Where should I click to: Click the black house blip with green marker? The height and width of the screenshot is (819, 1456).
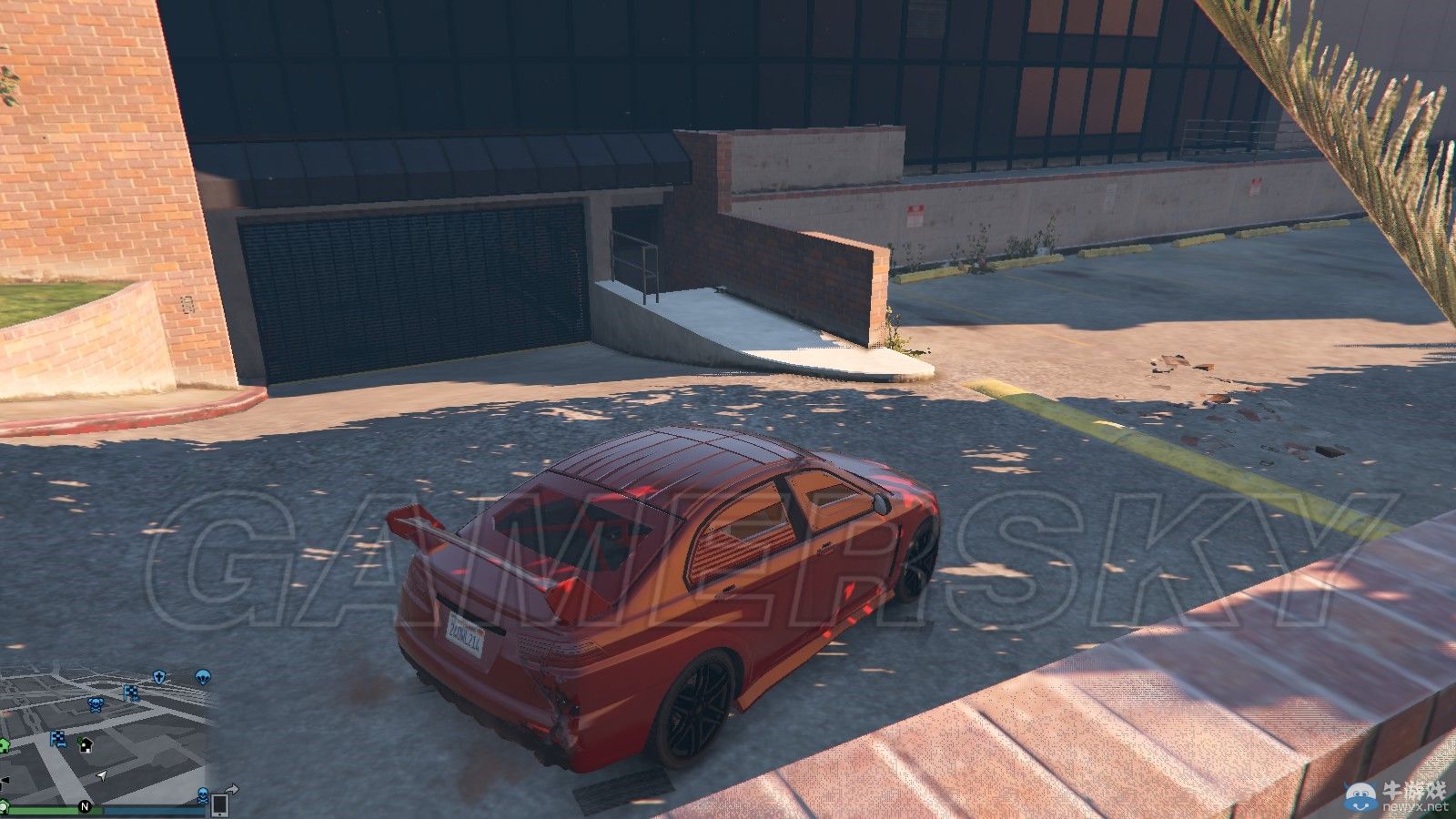point(86,746)
